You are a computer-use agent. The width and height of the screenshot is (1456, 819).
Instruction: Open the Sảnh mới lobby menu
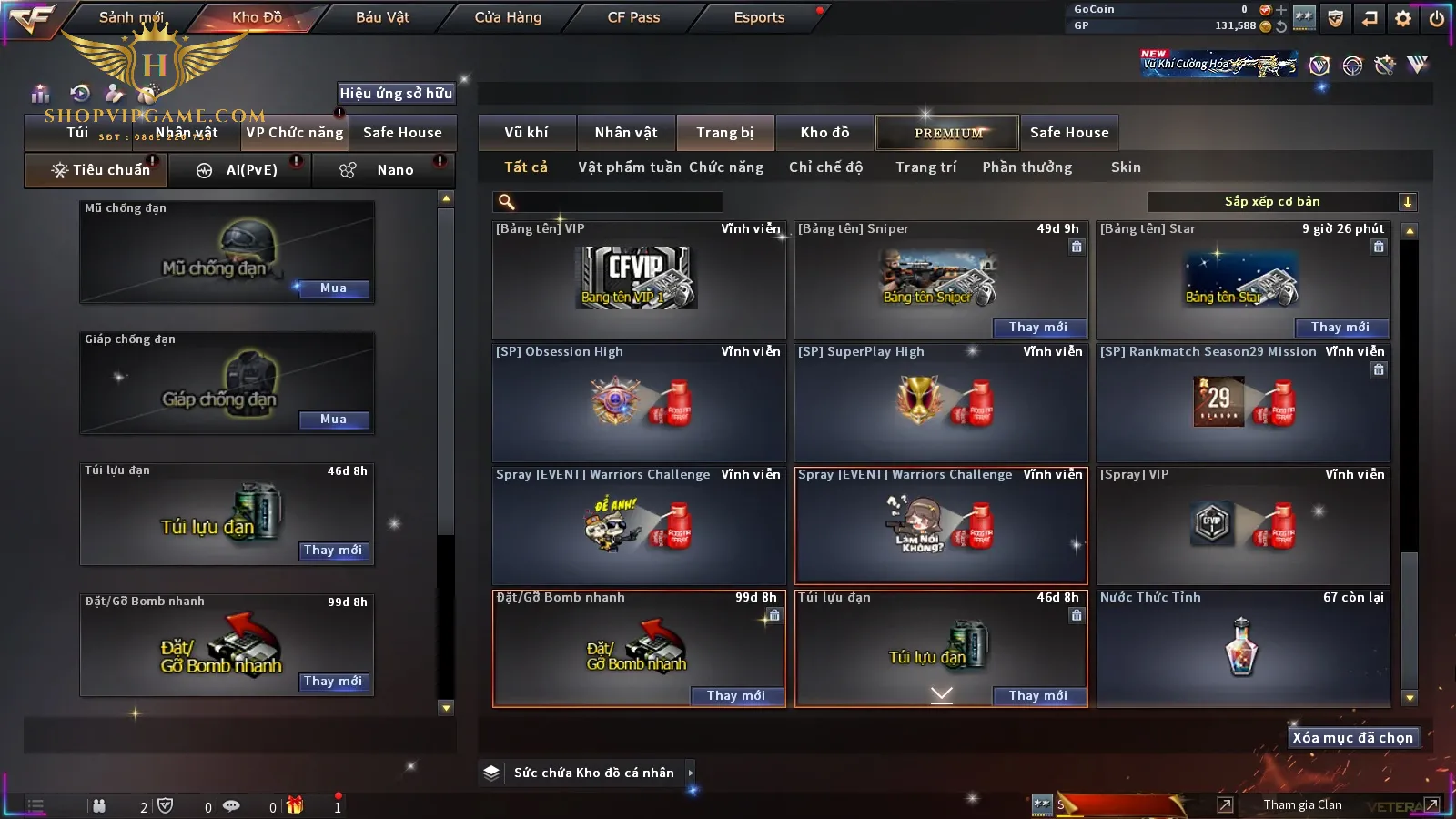(131, 17)
